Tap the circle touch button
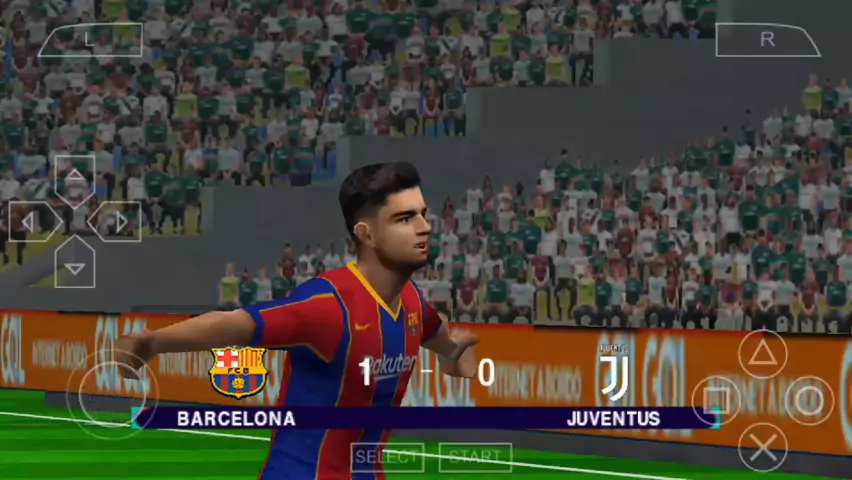The width and height of the screenshot is (852, 480). click(808, 400)
